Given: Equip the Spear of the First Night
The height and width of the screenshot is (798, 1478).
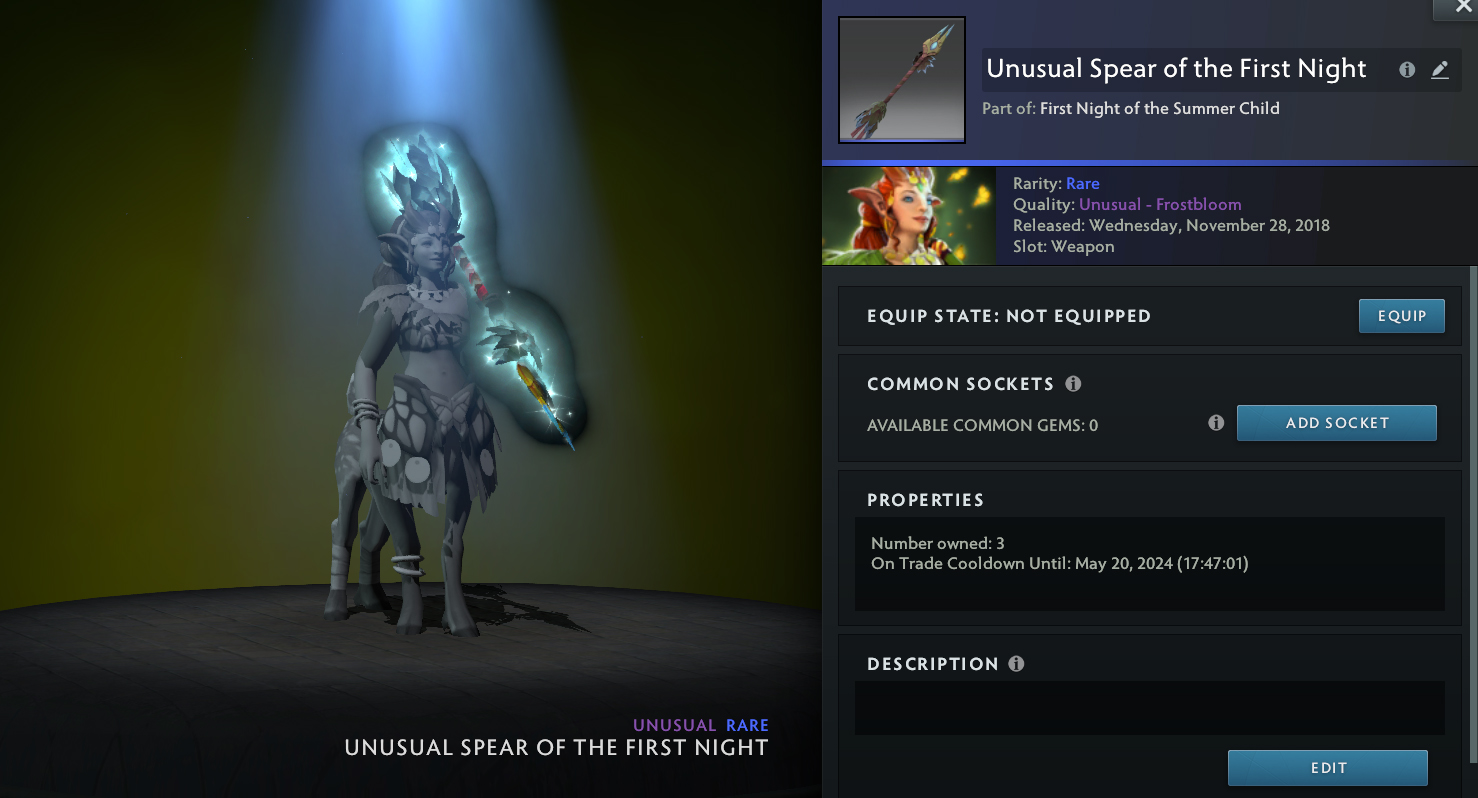Looking at the screenshot, I should (x=1401, y=316).
